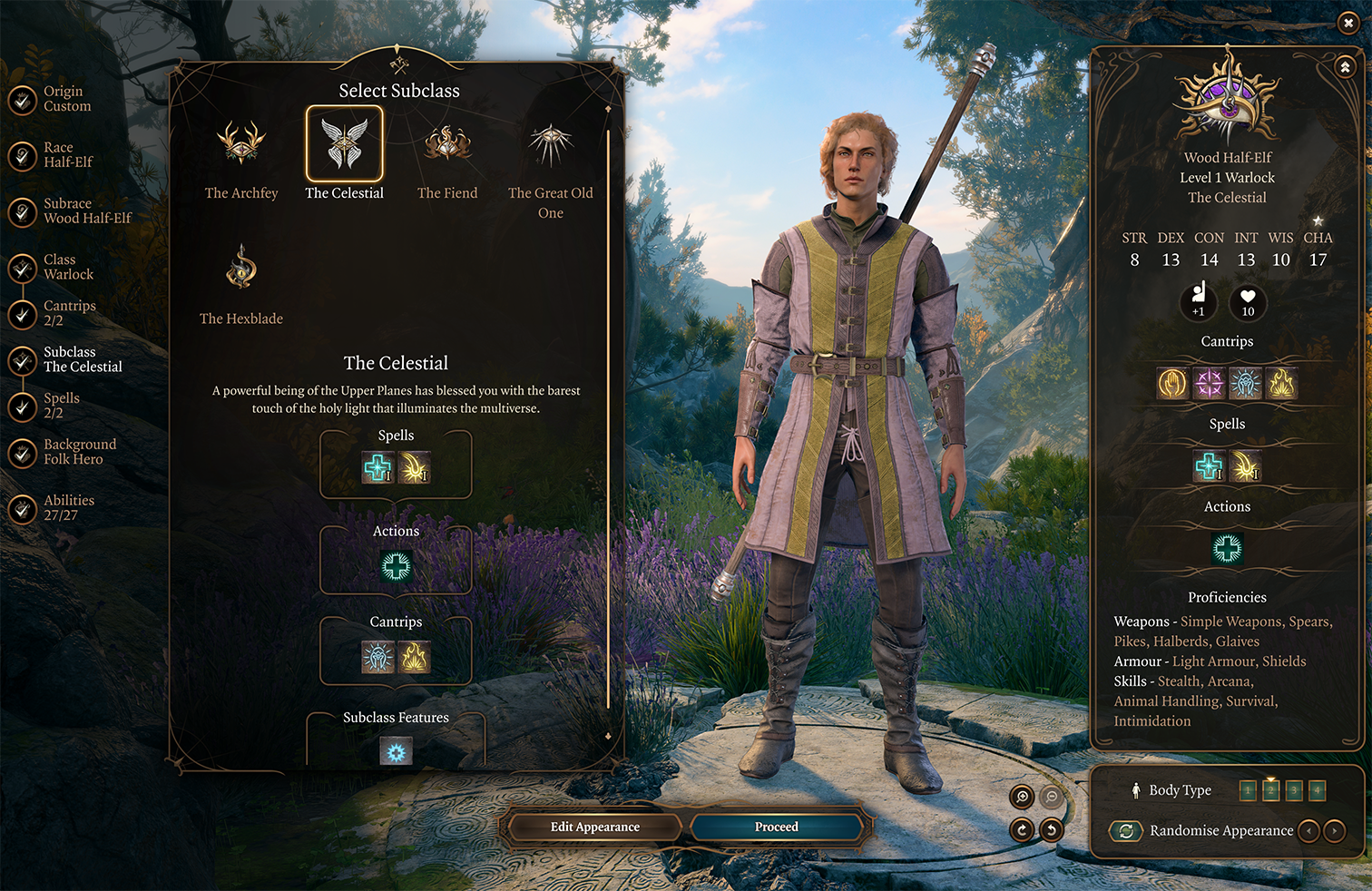Viewport: 1372px width, 891px height.
Task: Zoom in on the character model
Action: click(1023, 797)
